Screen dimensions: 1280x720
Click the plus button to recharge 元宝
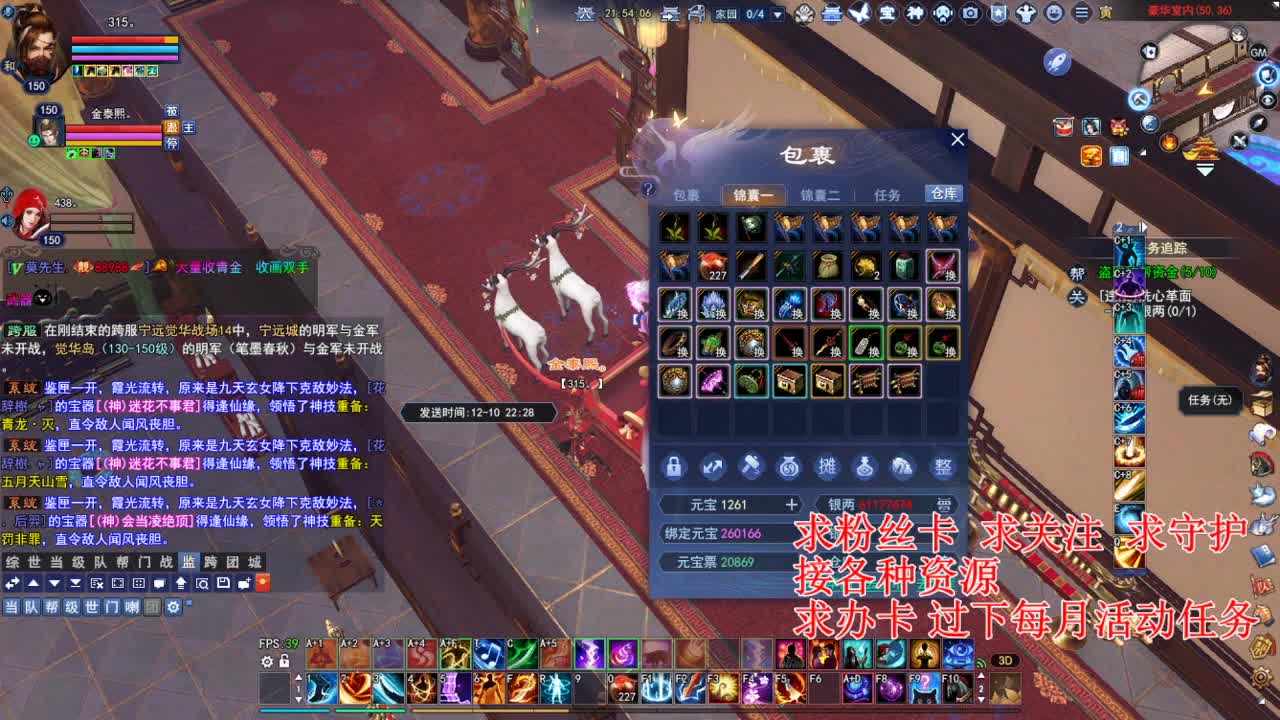[791, 504]
